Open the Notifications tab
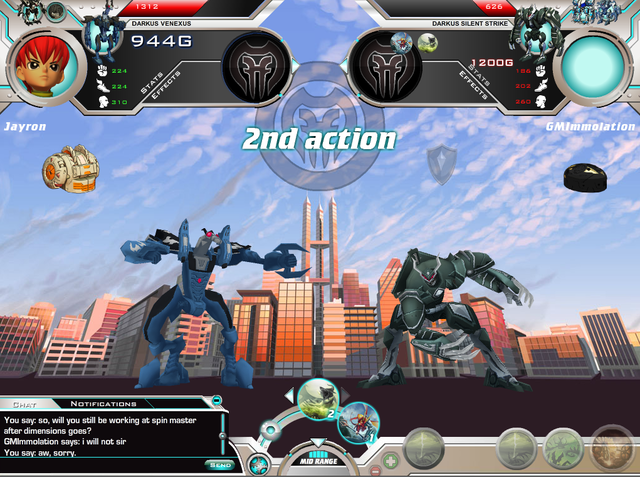Viewport: 640px width, 477px height. pos(103,403)
